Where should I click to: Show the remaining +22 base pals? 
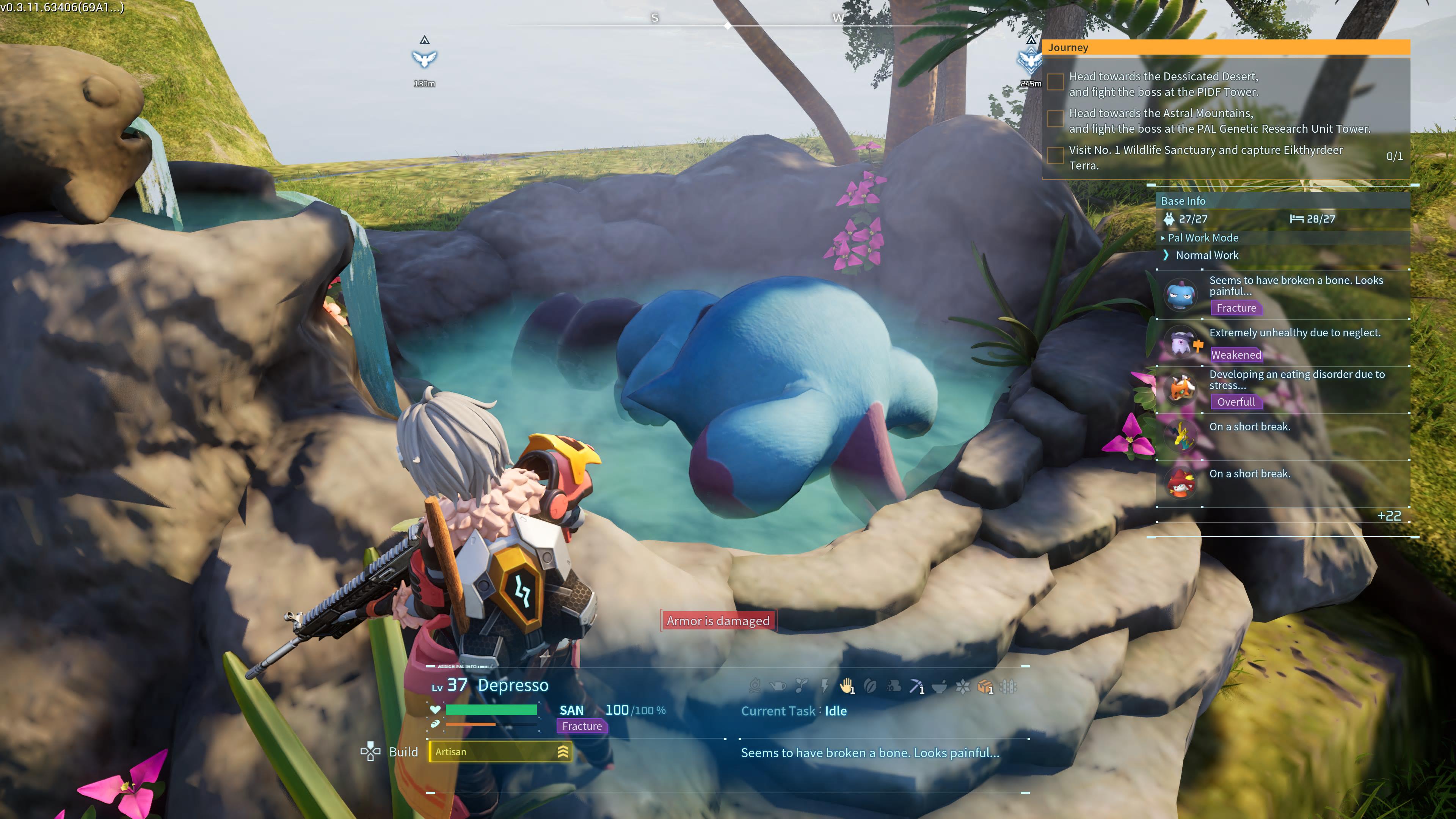coord(1389,516)
